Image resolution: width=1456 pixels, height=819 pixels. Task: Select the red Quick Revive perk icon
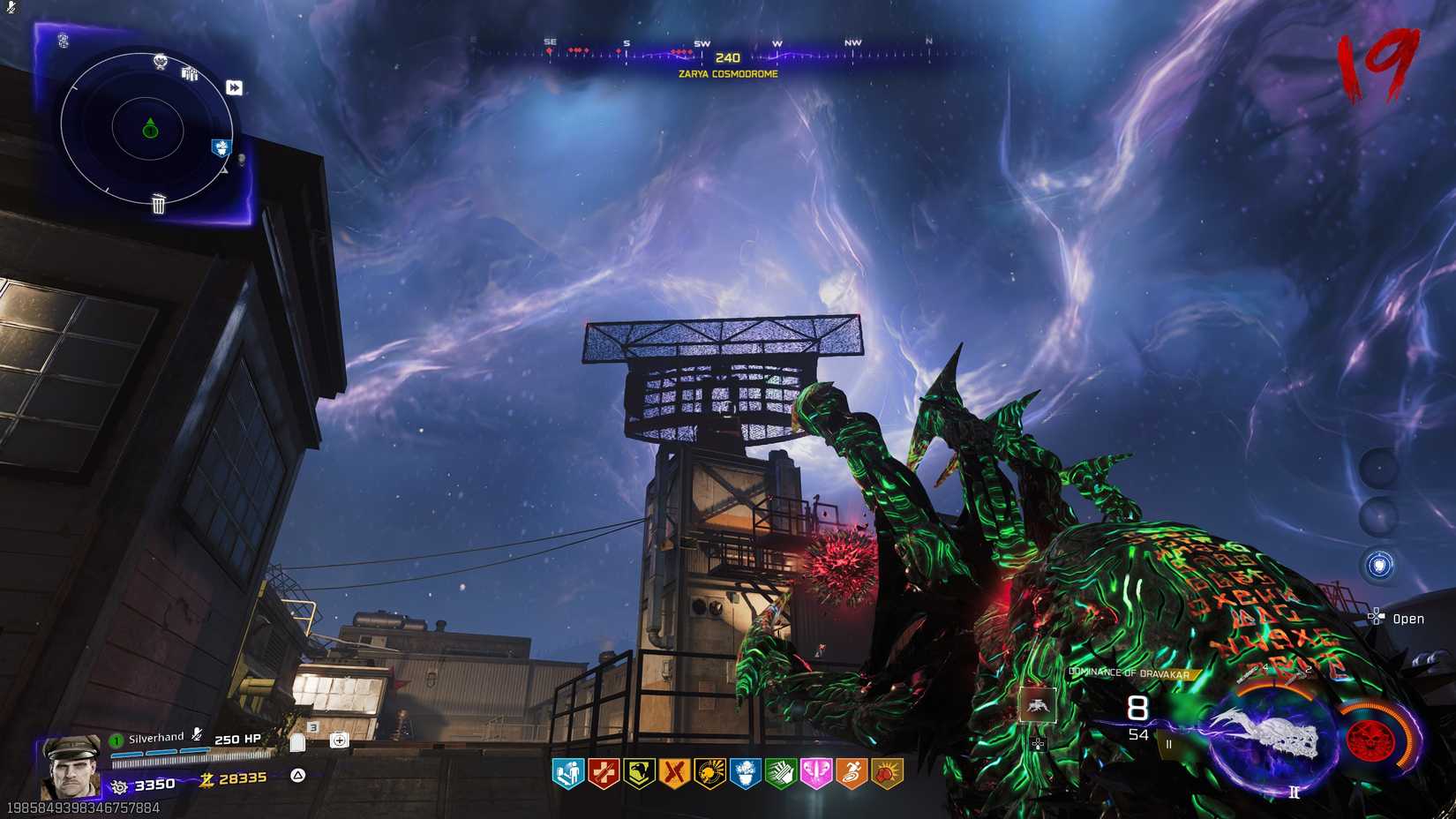click(603, 772)
